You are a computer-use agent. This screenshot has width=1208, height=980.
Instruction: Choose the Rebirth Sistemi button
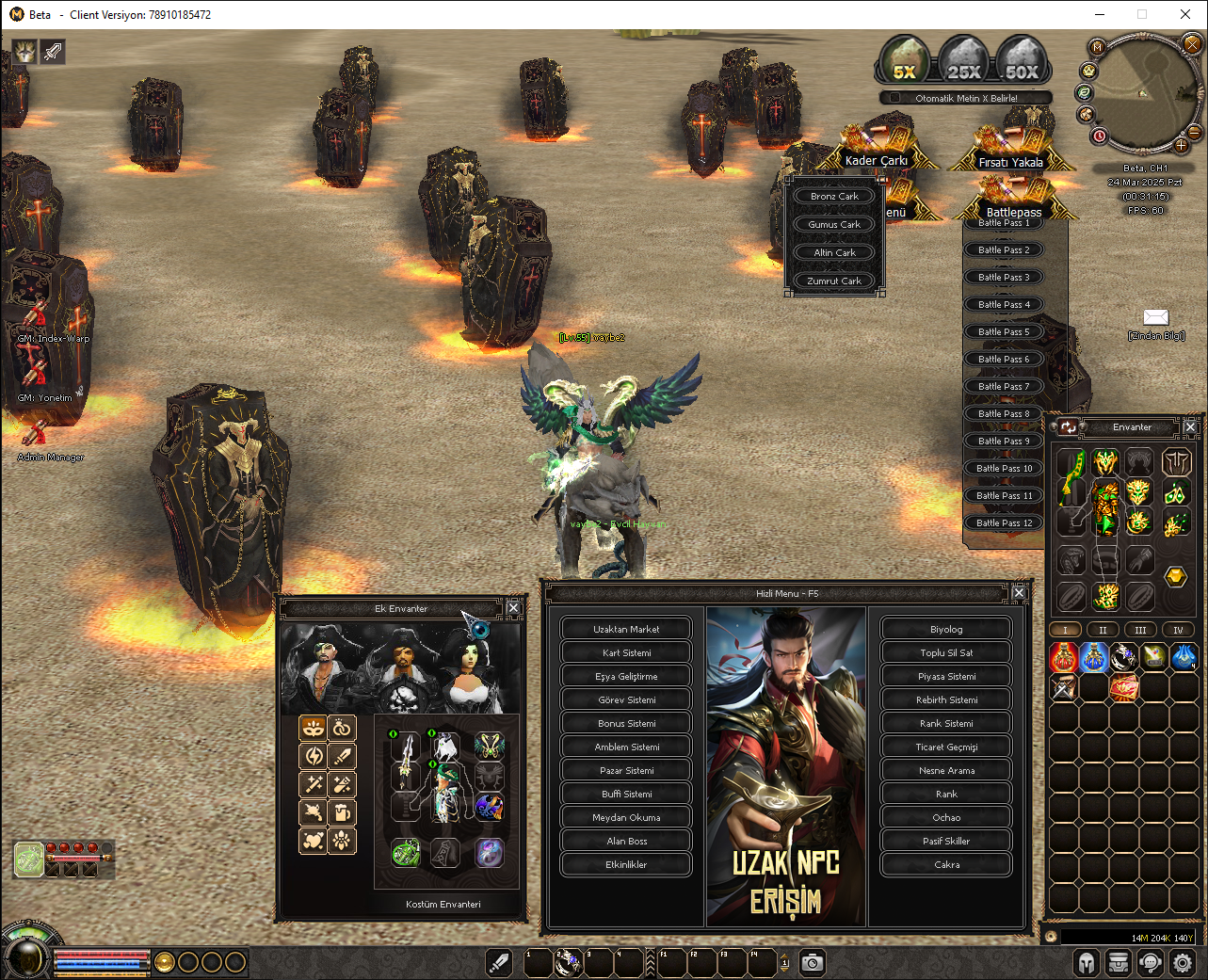click(x=946, y=699)
